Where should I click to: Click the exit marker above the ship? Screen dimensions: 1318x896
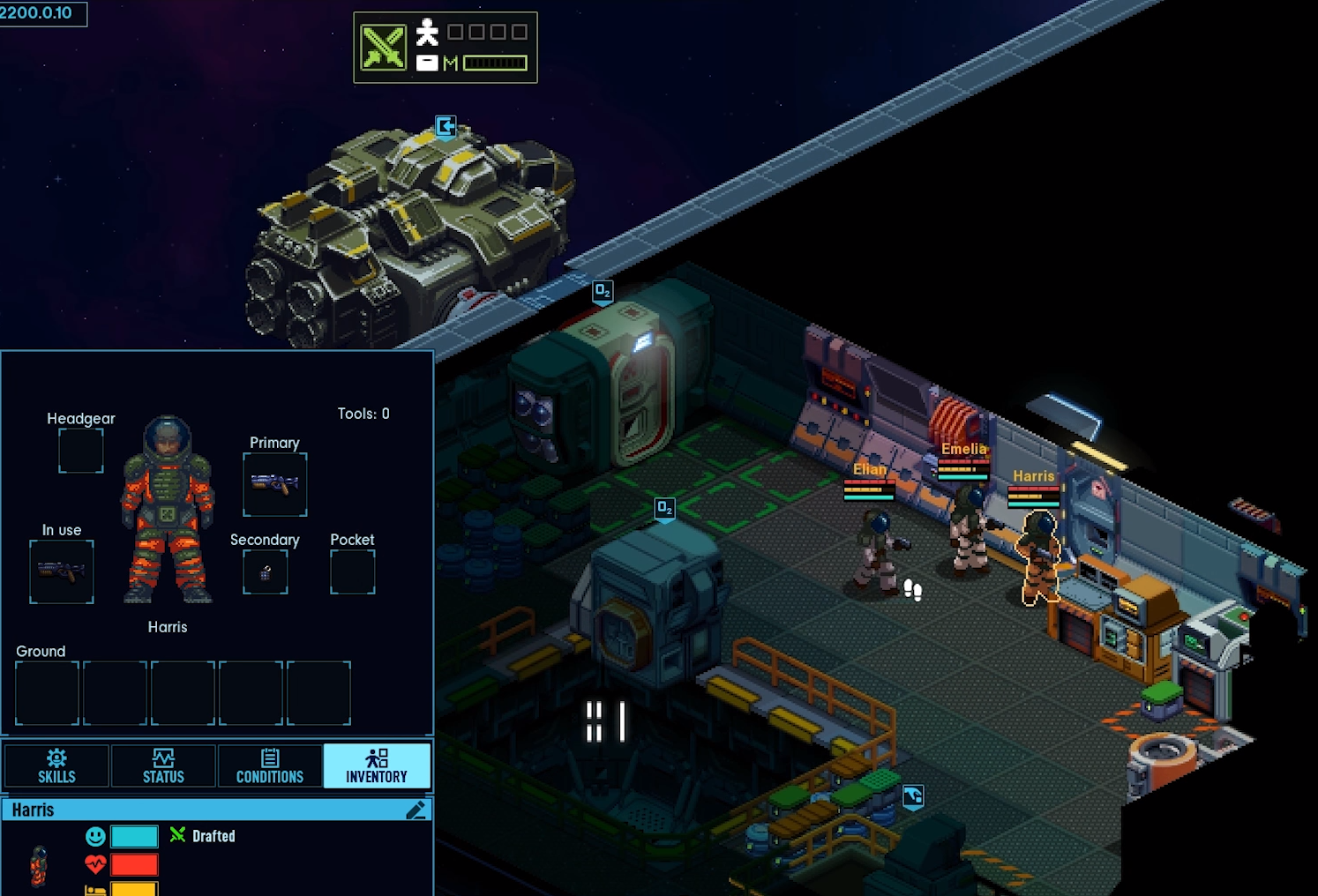click(x=446, y=126)
